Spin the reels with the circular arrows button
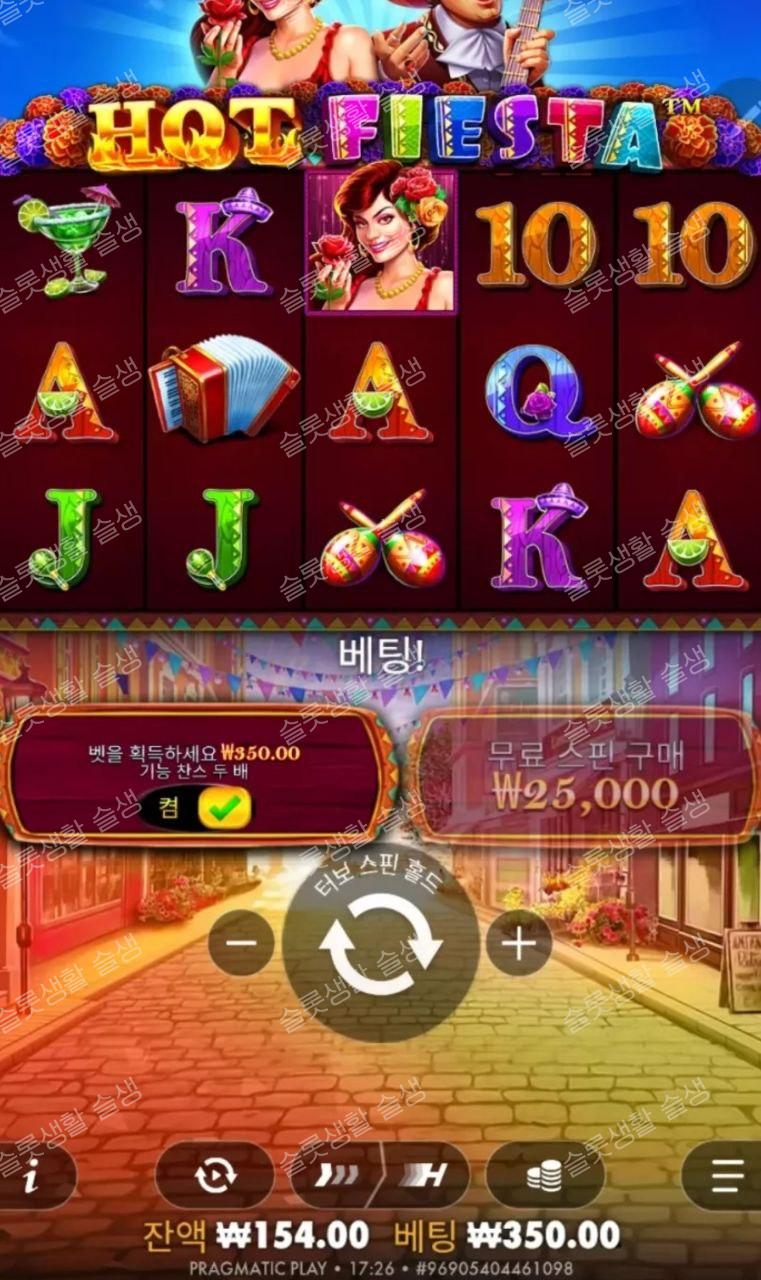The image size is (761, 1280). (x=381, y=944)
